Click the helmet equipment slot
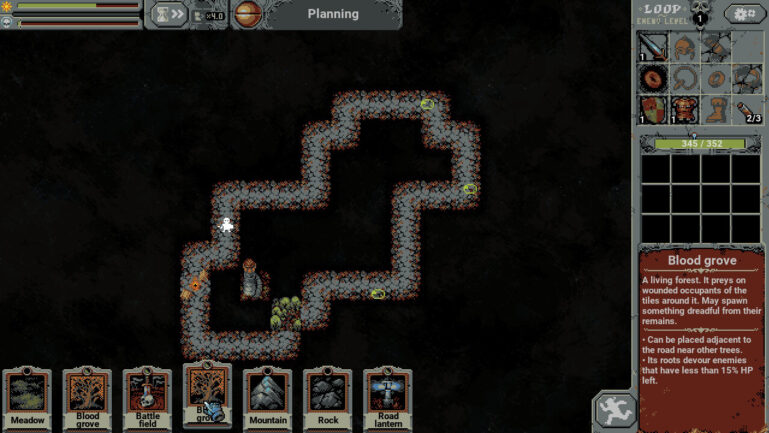This screenshot has width=769, height=433. pos(684,46)
